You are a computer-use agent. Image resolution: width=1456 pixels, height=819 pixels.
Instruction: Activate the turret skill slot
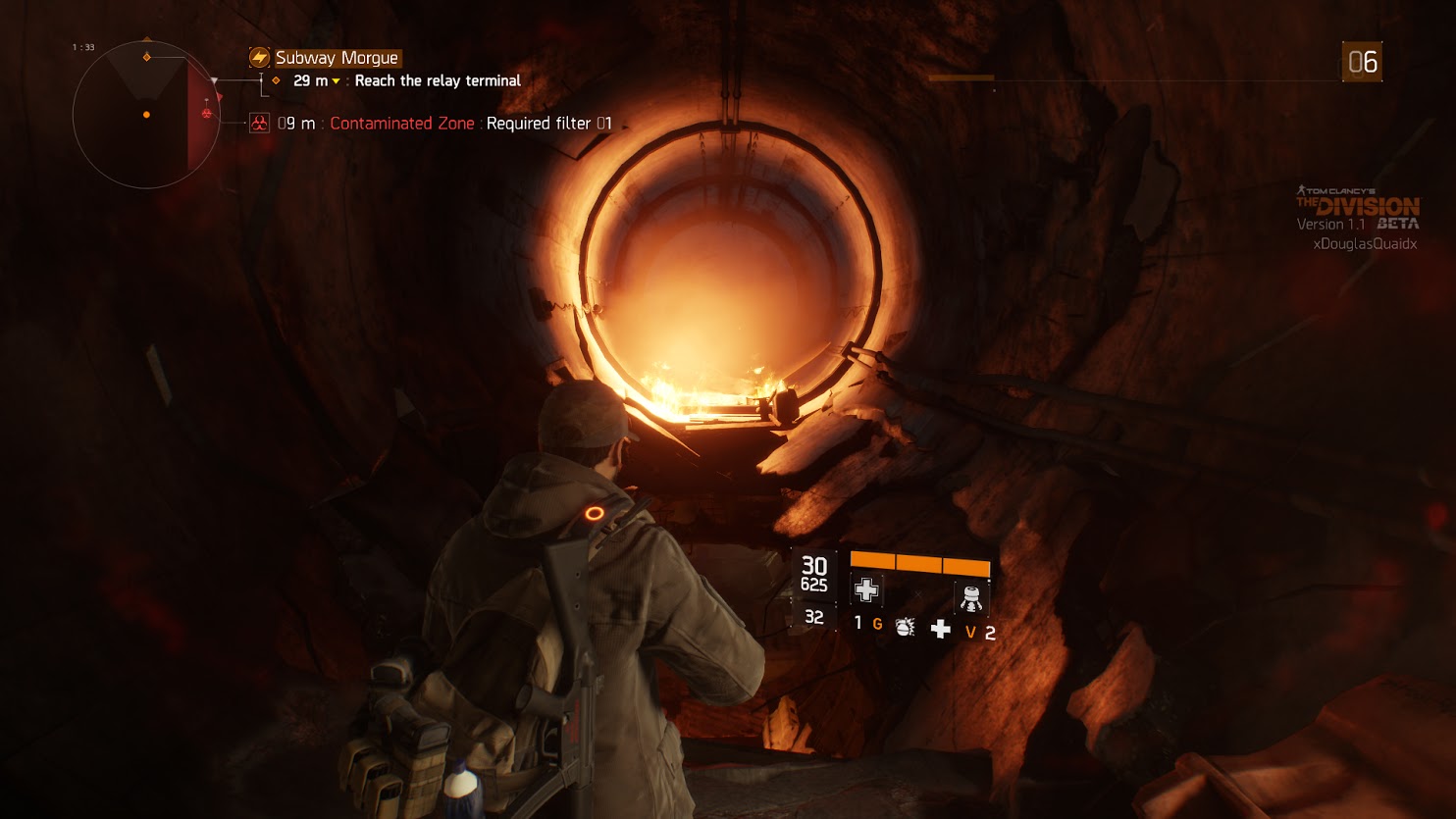[971, 597]
